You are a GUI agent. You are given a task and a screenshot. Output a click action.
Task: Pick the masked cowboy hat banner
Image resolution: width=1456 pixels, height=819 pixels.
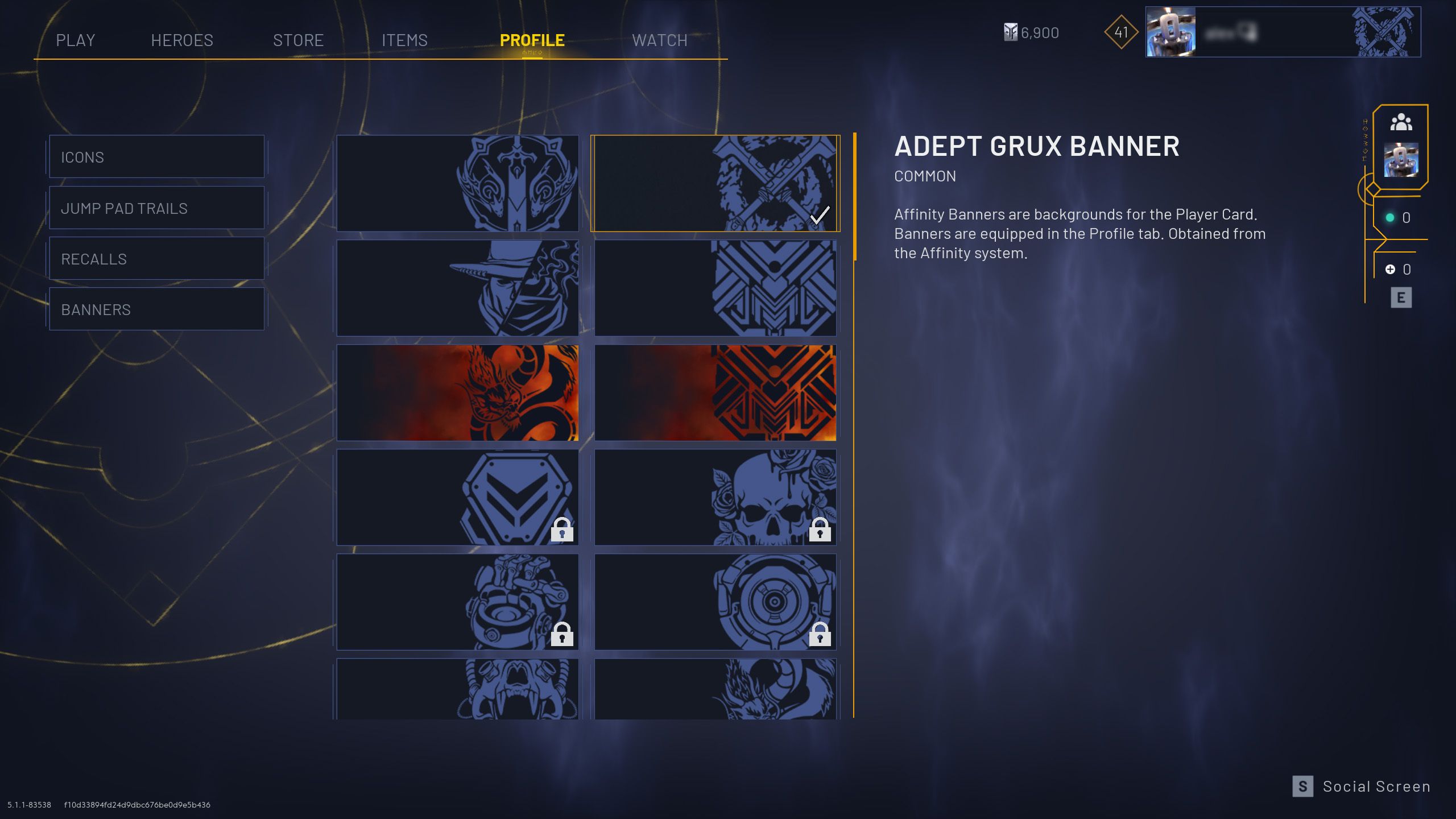(457, 288)
